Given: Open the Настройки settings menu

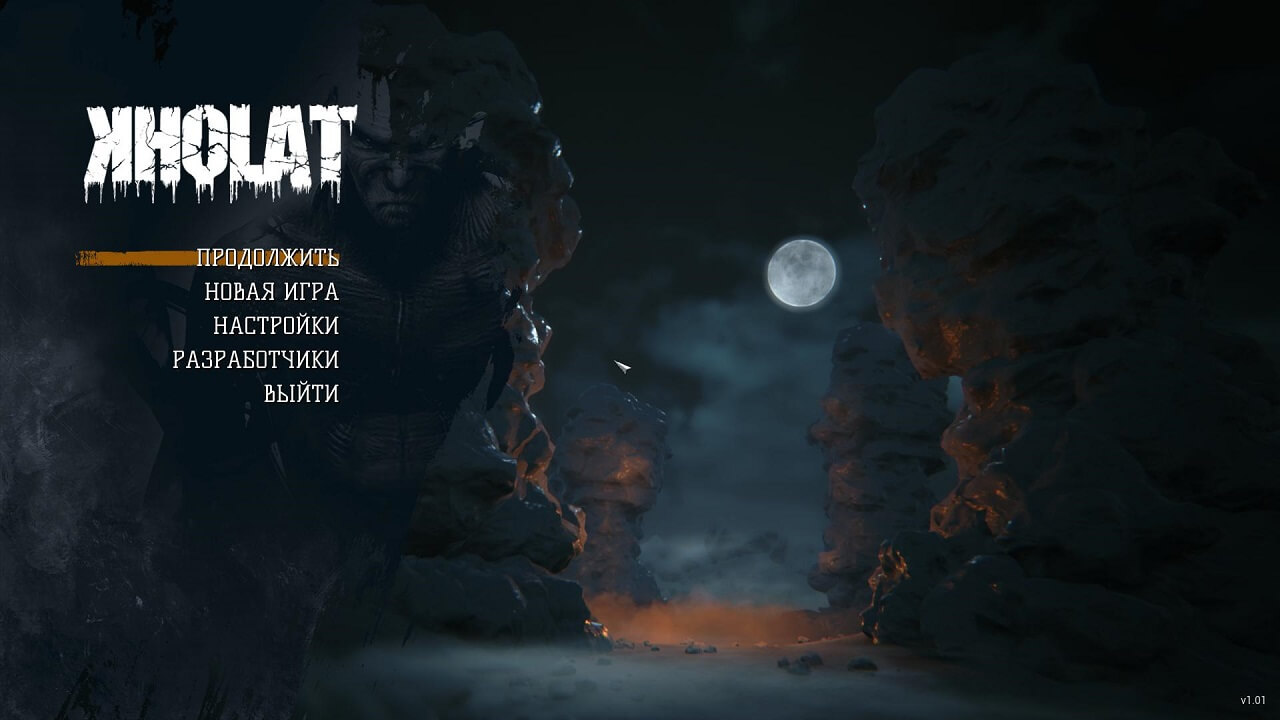Looking at the screenshot, I should click(x=275, y=326).
